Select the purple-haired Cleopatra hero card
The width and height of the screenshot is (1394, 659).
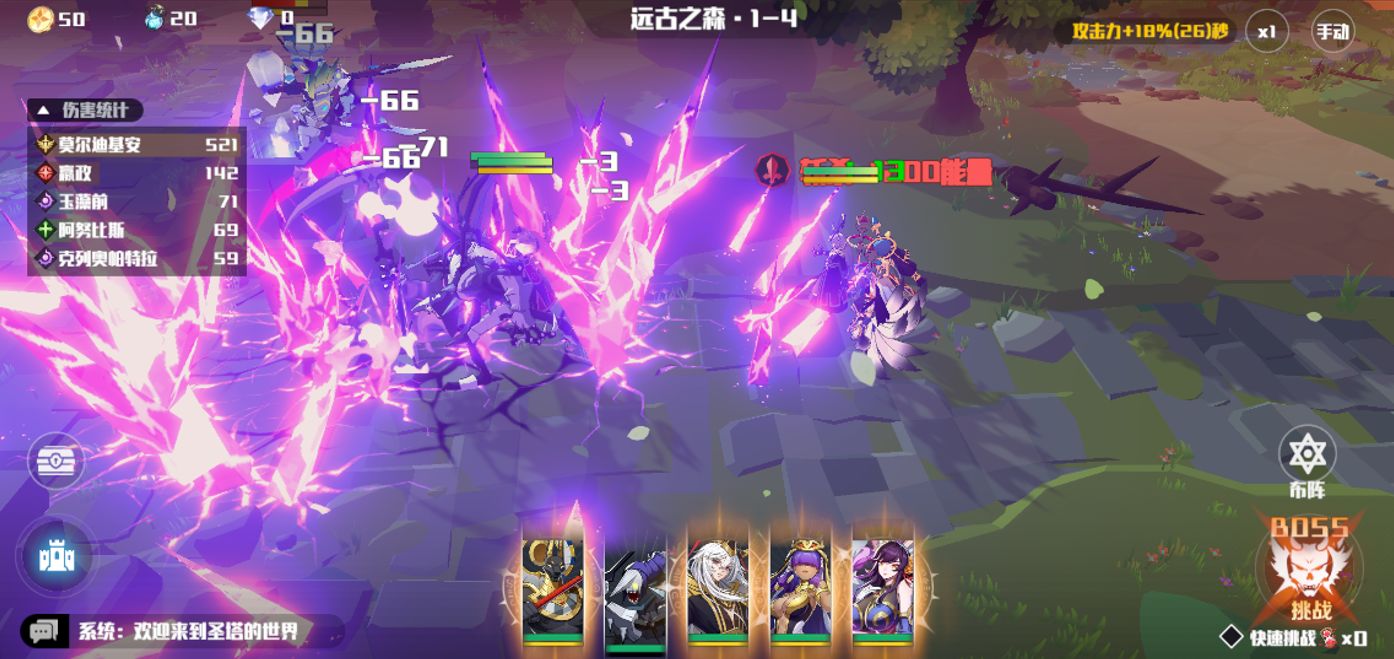tap(800, 590)
